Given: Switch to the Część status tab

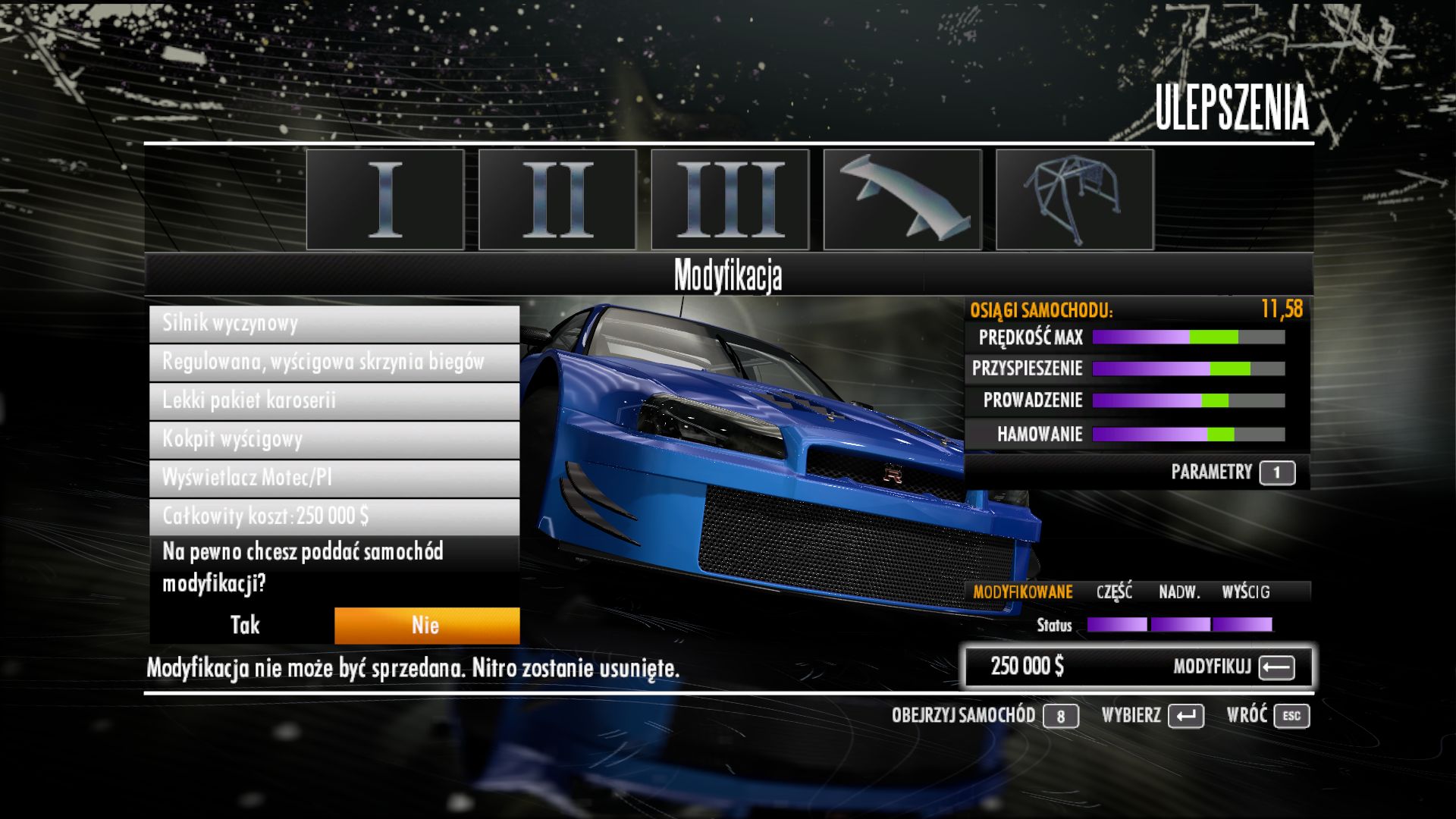Looking at the screenshot, I should tap(1114, 592).
